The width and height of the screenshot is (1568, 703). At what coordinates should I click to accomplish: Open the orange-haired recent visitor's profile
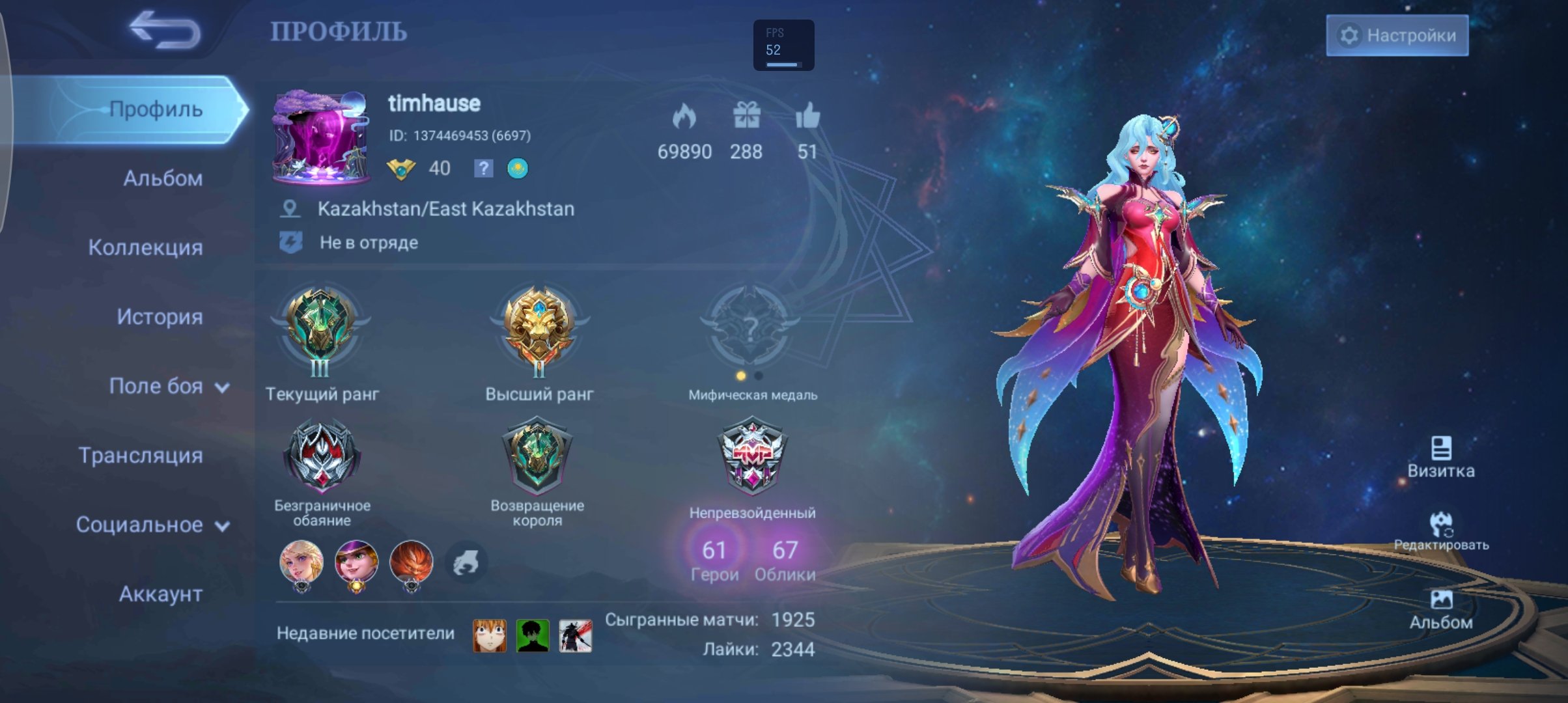tap(489, 635)
